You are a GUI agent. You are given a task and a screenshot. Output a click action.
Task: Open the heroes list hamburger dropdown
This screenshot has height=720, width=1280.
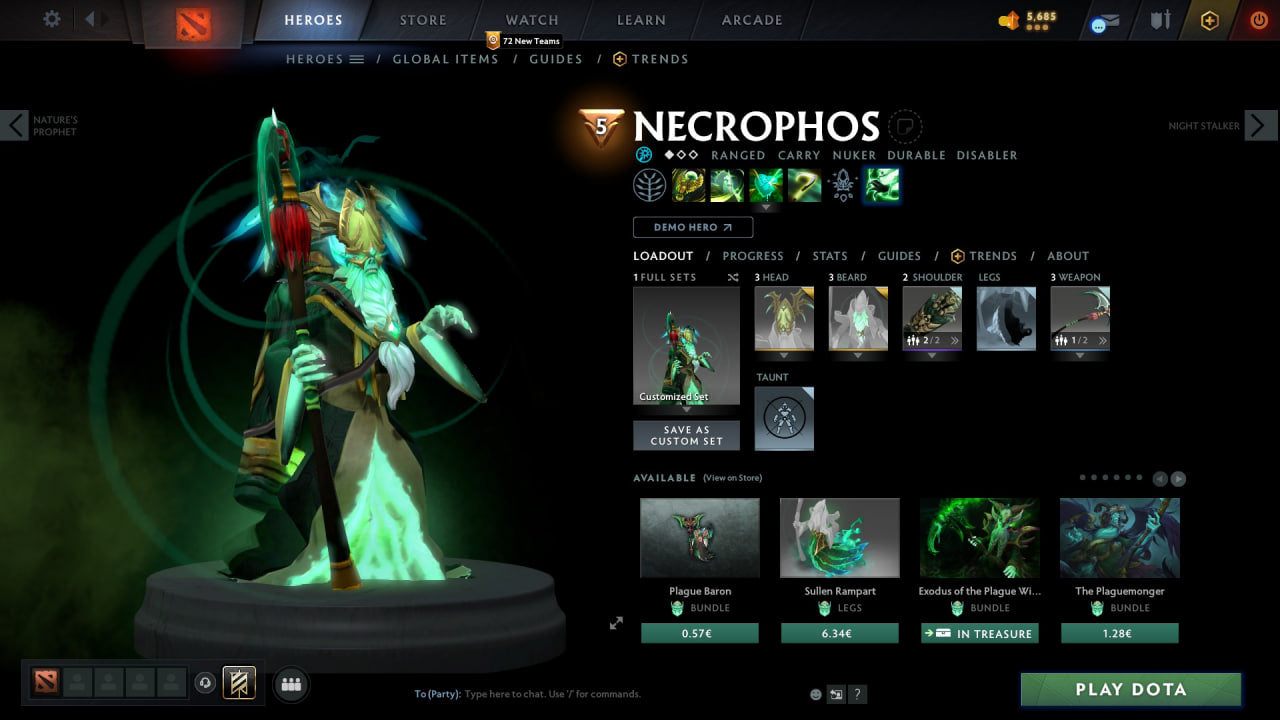coord(355,58)
